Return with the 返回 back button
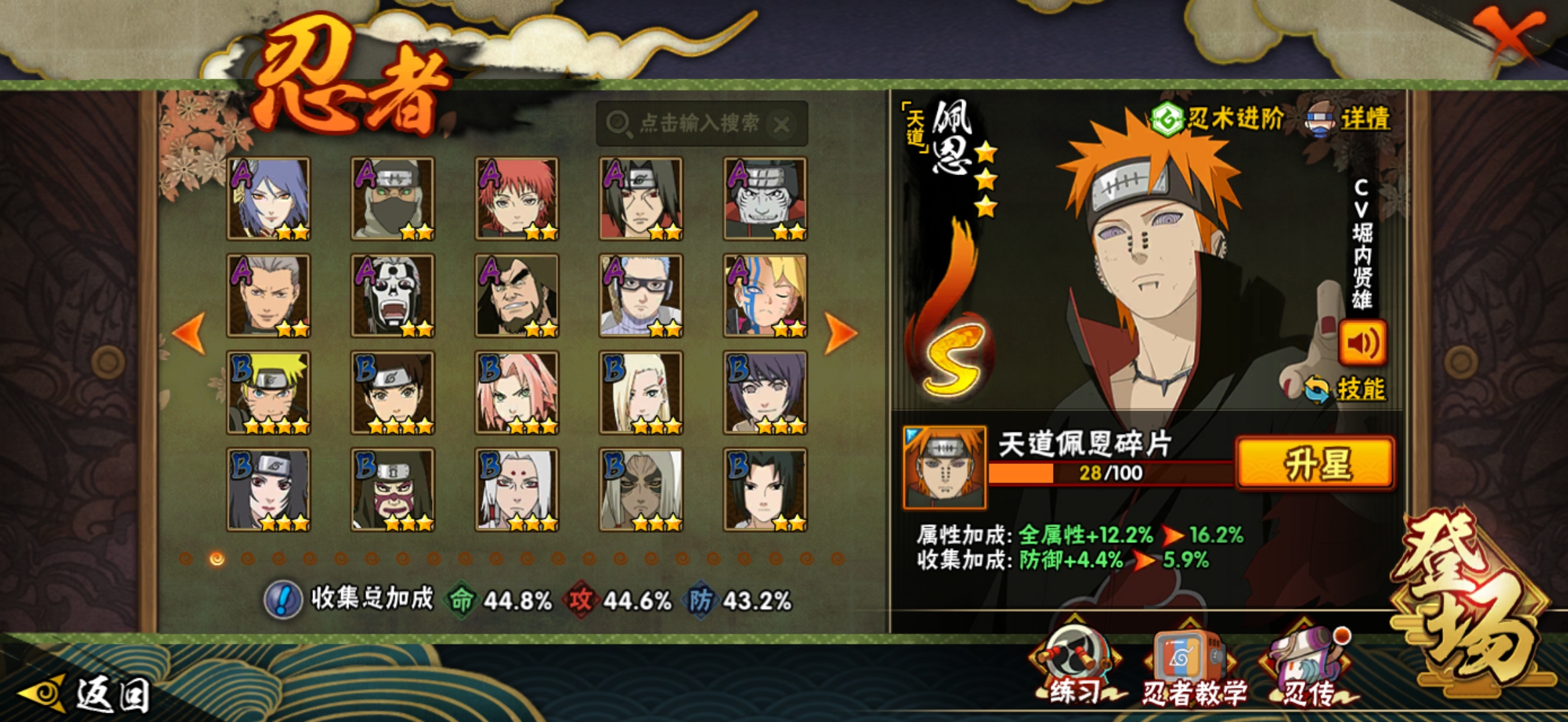Image resolution: width=1568 pixels, height=722 pixels. (x=87, y=694)
